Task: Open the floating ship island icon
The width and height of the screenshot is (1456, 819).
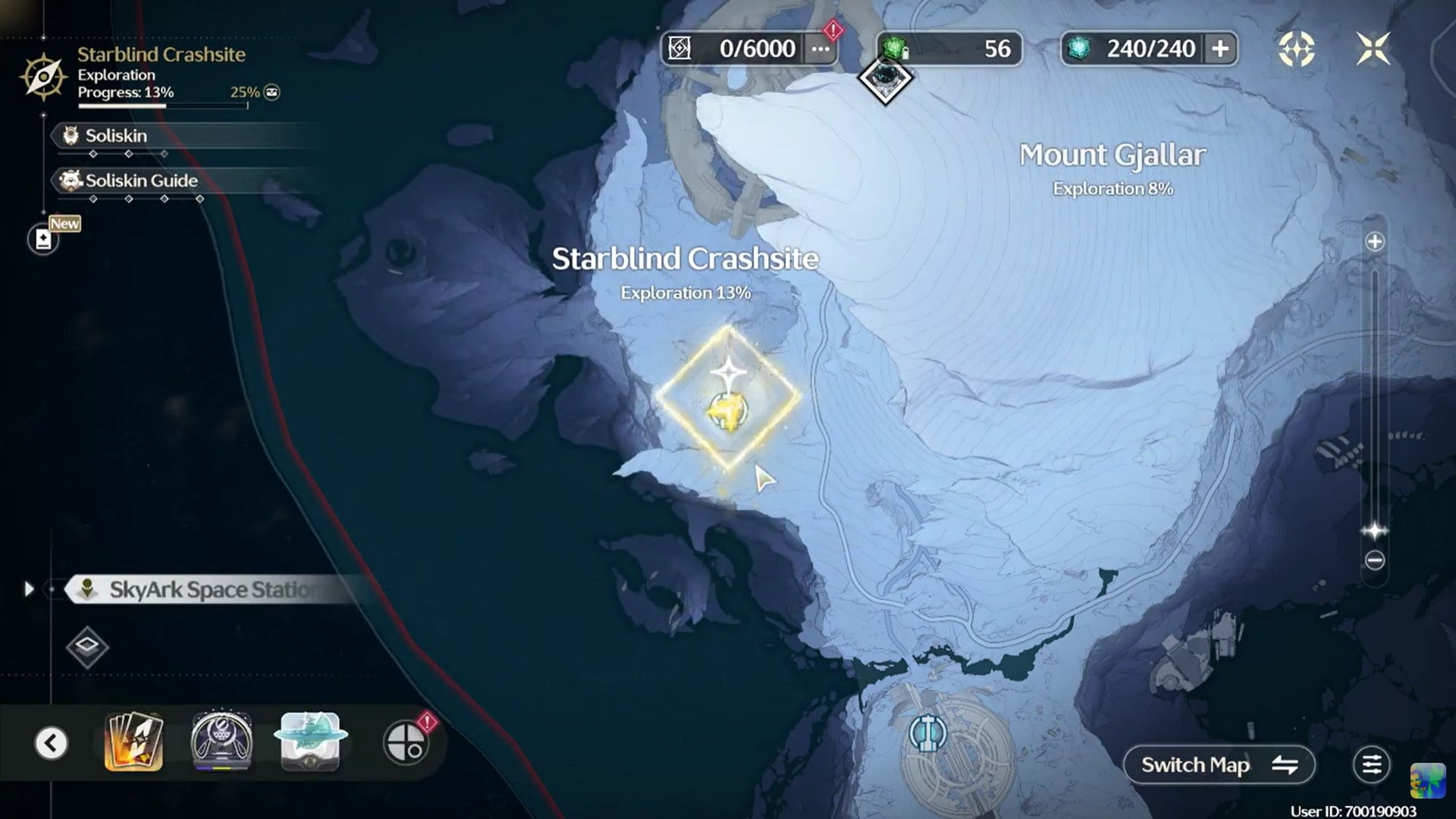Action: 310,742
